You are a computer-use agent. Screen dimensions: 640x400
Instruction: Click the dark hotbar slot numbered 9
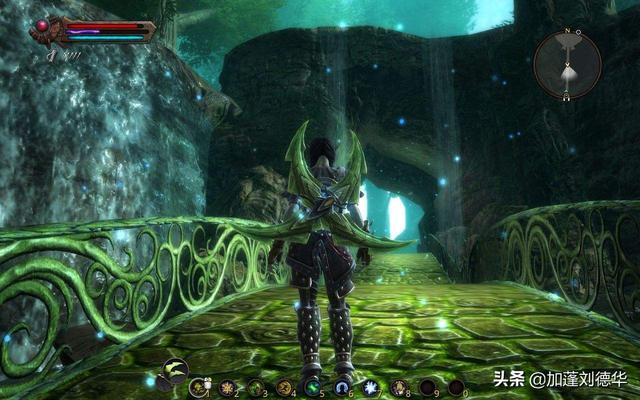pyautogui.click(x=427, y=386)
